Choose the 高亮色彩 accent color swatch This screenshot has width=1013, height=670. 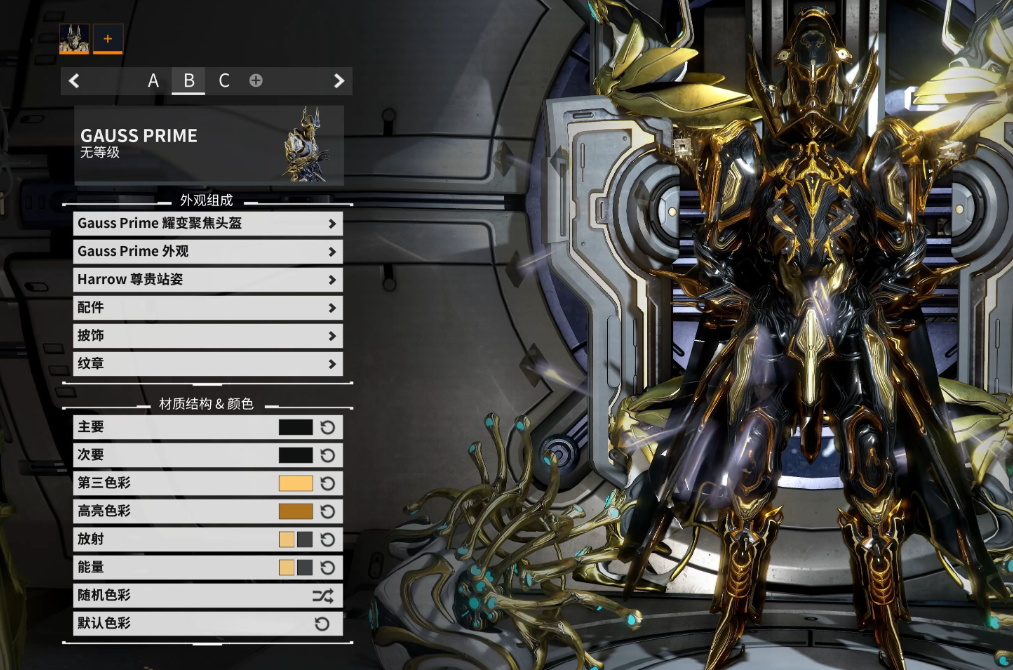tap(296, 511)
